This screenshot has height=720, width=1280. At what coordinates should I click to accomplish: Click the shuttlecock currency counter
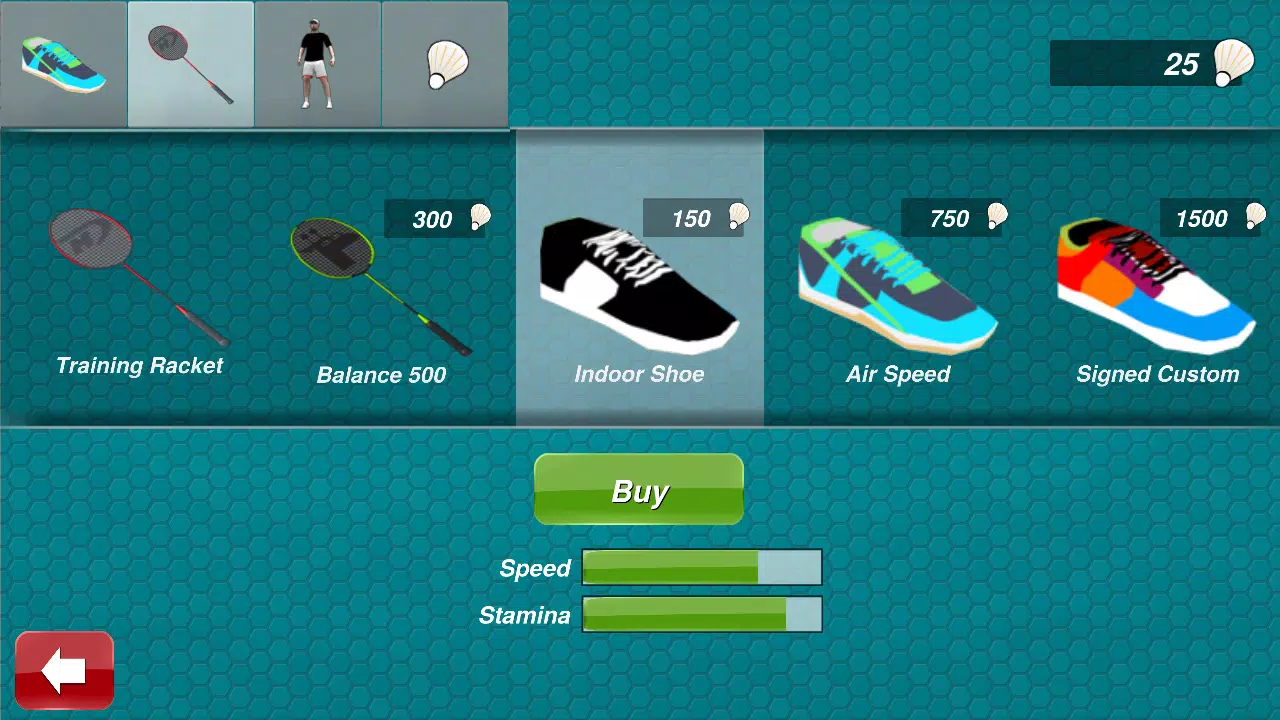point(1148,64)
